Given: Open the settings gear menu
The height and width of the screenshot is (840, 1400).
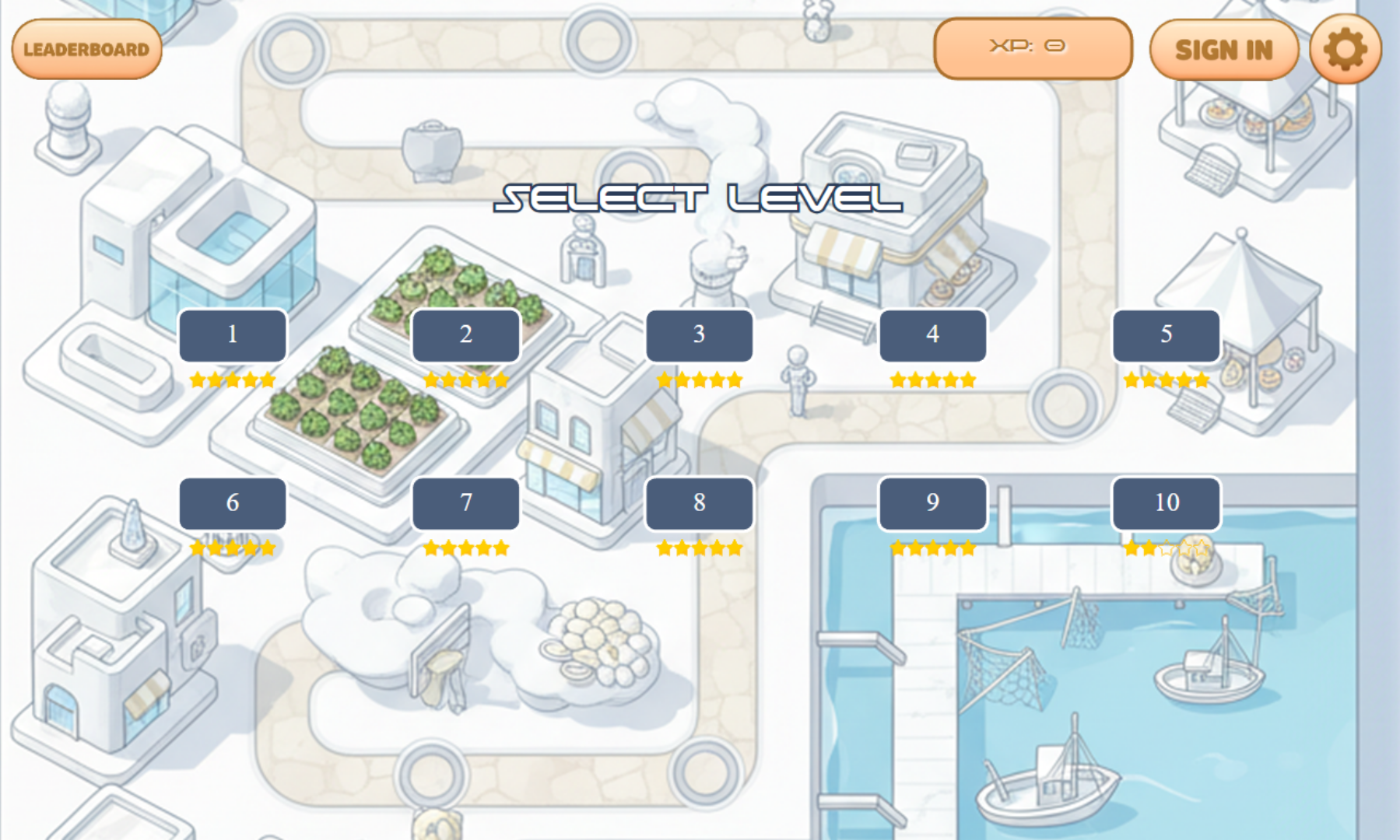Looking at the screenshot, I should (1346, 49).
